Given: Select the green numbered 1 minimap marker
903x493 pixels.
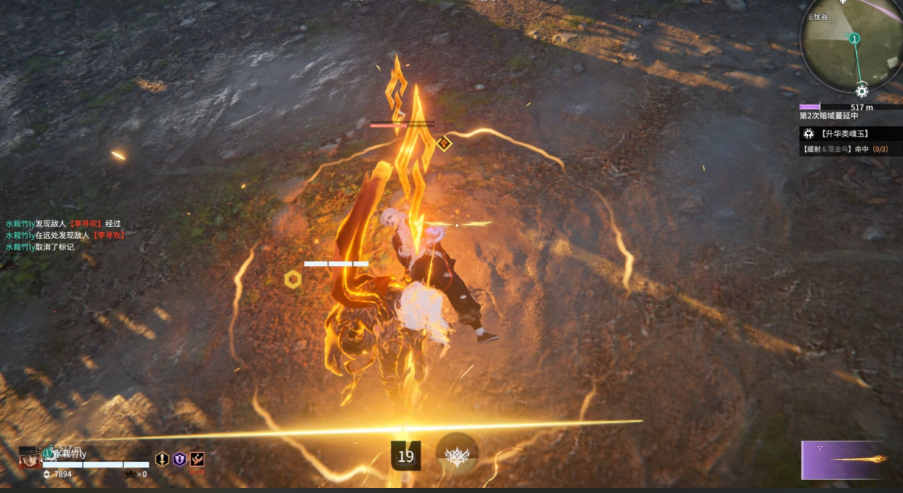Looking at the screenshot, I should [x=854, y=39].
